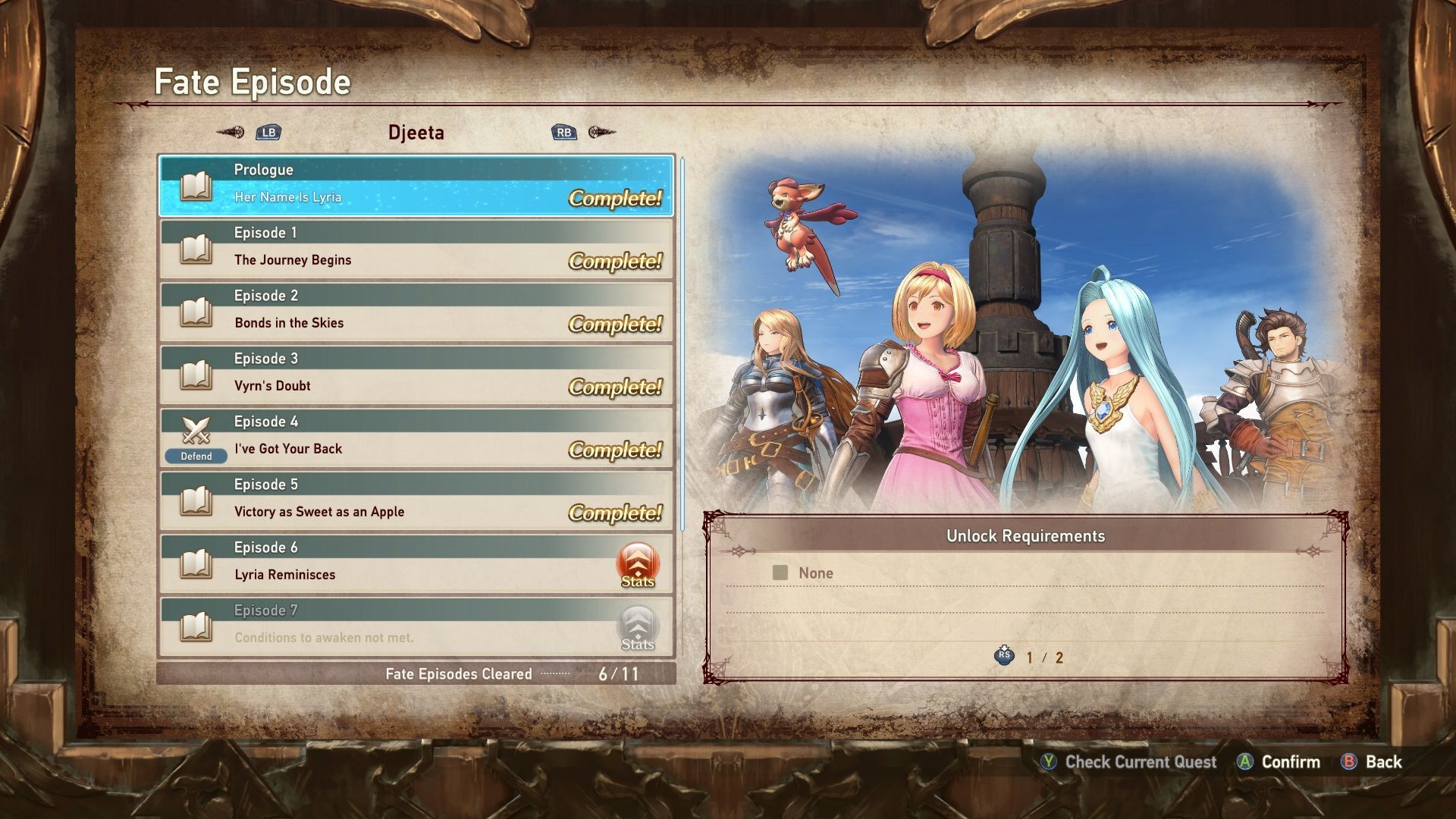Toggle the Defend badge on Episode 4

coord(196,456)
